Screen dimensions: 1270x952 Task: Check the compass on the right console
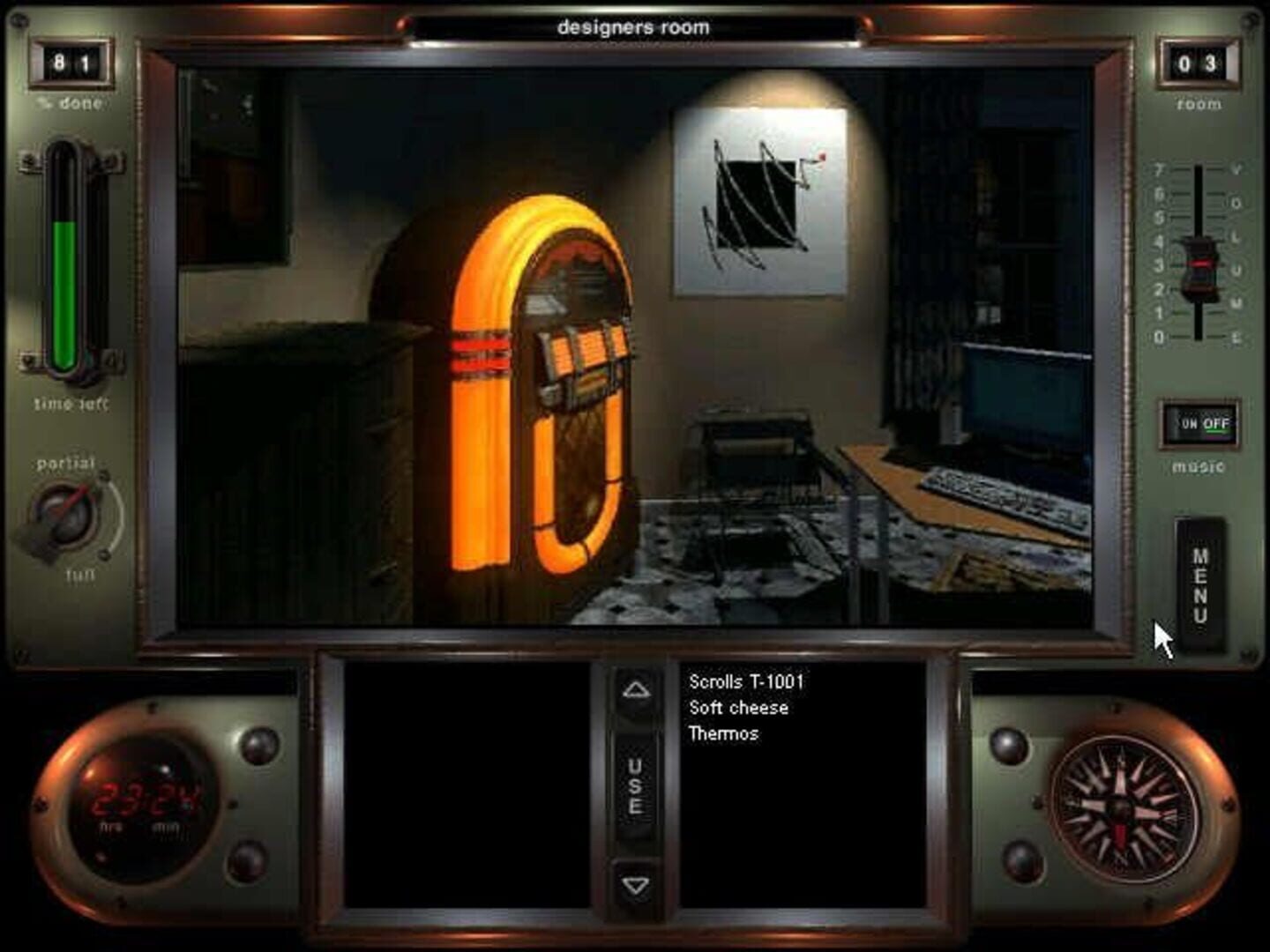tap(1118, 807)
